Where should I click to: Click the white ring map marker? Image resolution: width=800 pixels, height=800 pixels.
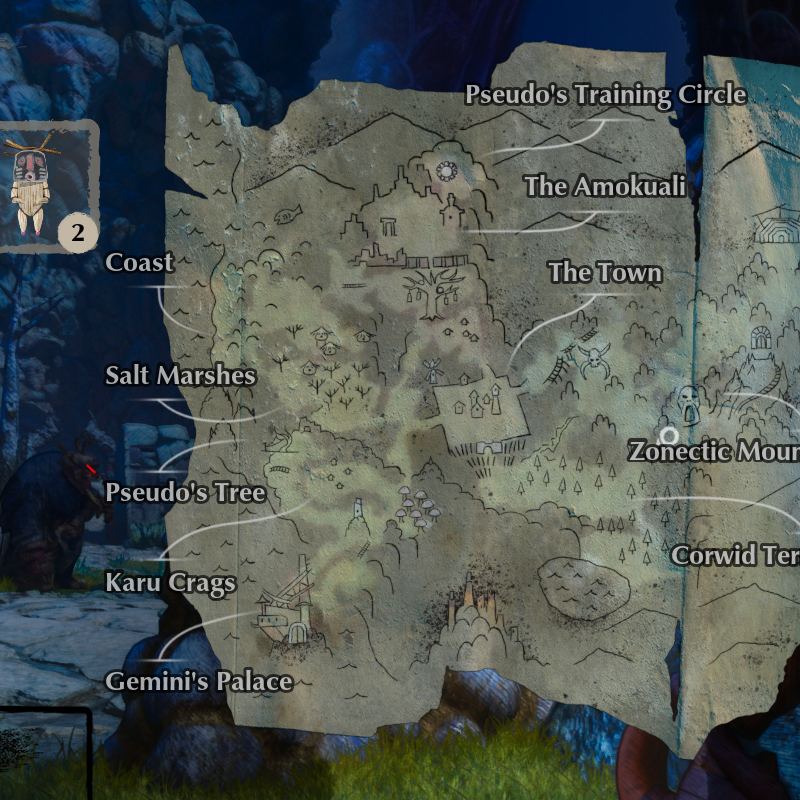point(669,435)
